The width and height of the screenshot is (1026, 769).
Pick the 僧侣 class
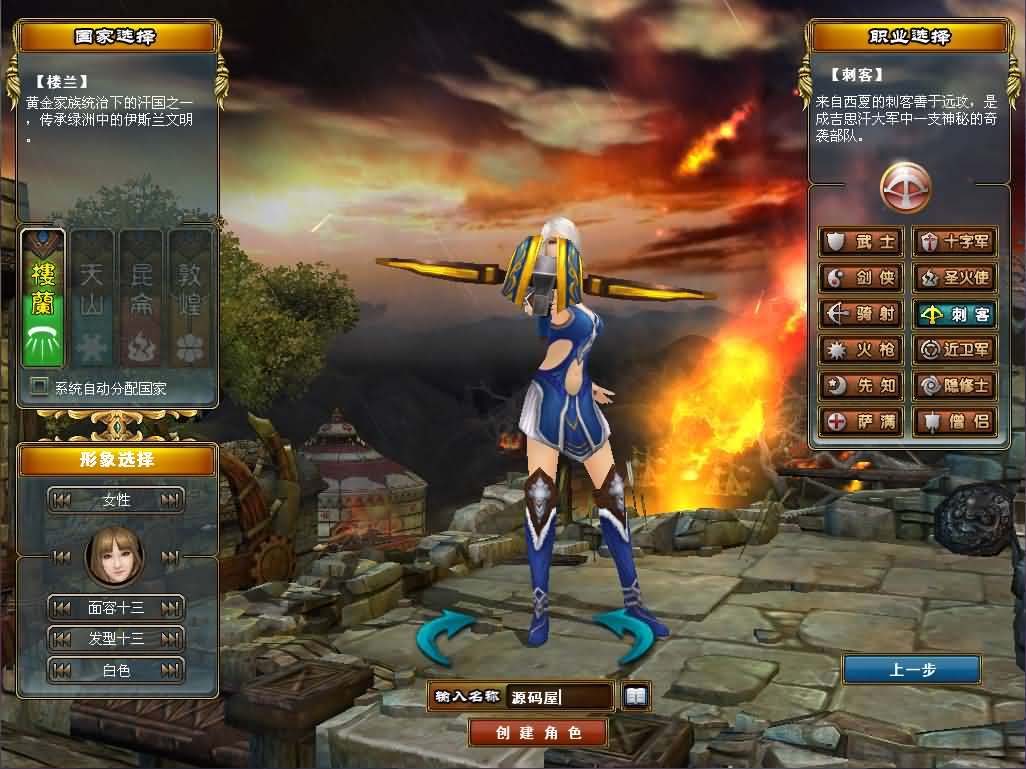pos(955,422)
